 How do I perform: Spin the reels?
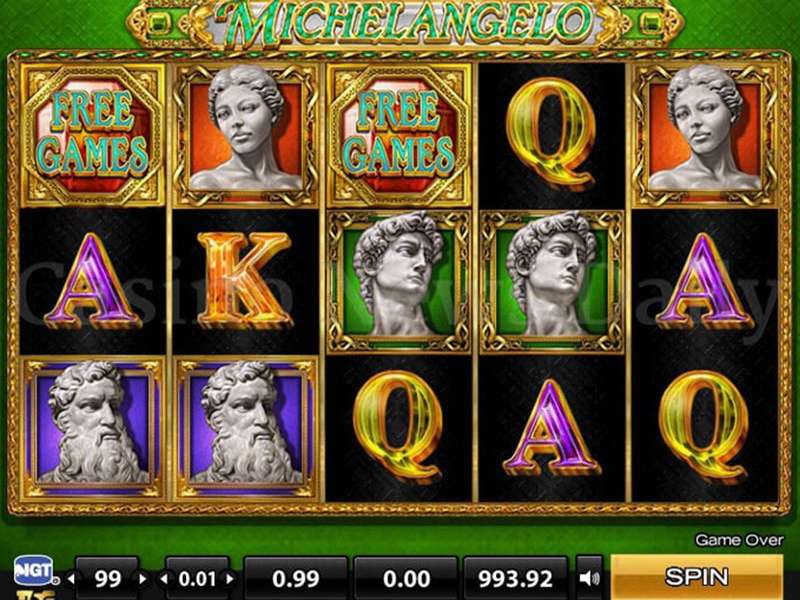click(x=696, y=577)
